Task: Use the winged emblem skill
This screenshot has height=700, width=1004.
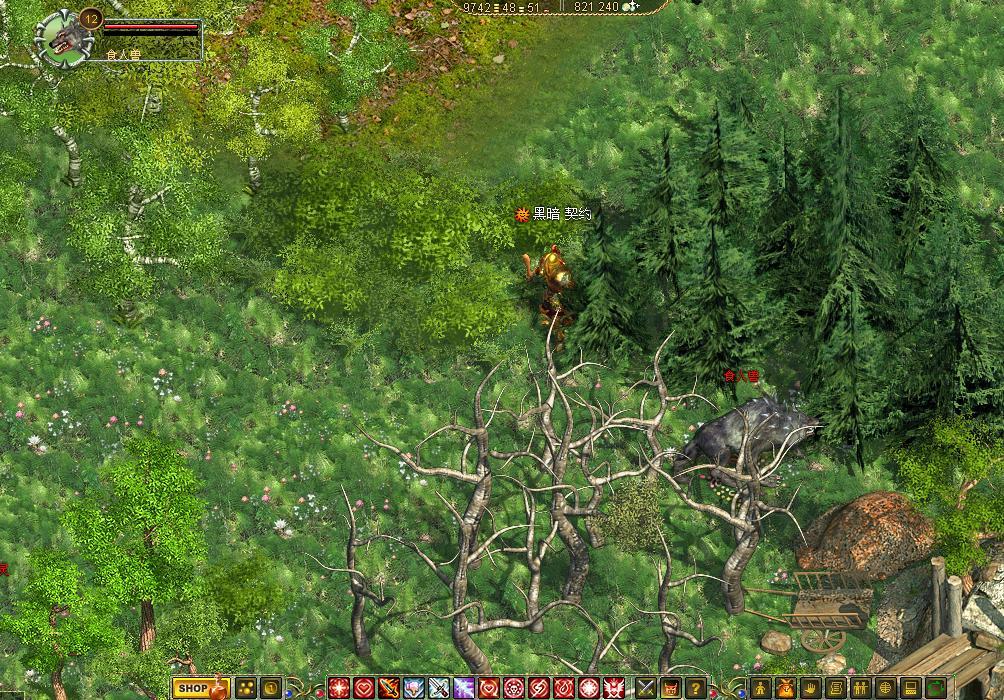Action: (x=614, y=688)
